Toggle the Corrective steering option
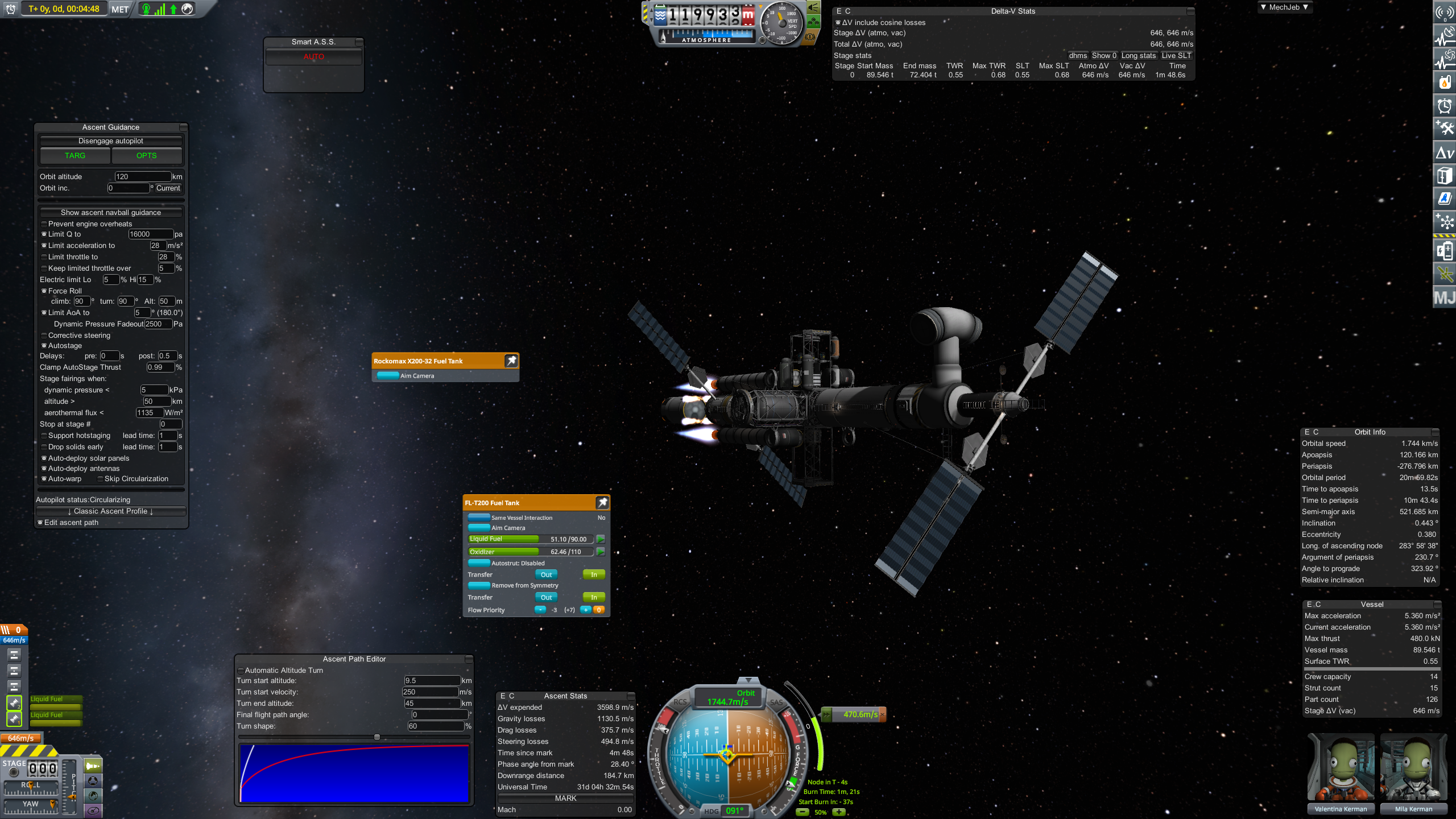 [44, 336]
